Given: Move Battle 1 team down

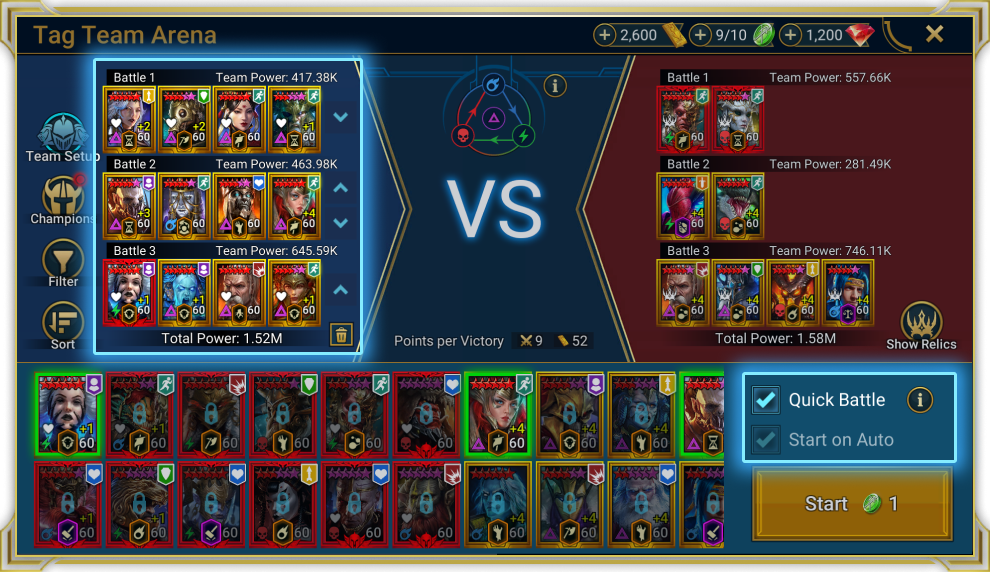Looking at the screenshot, I should pos(341,116).
